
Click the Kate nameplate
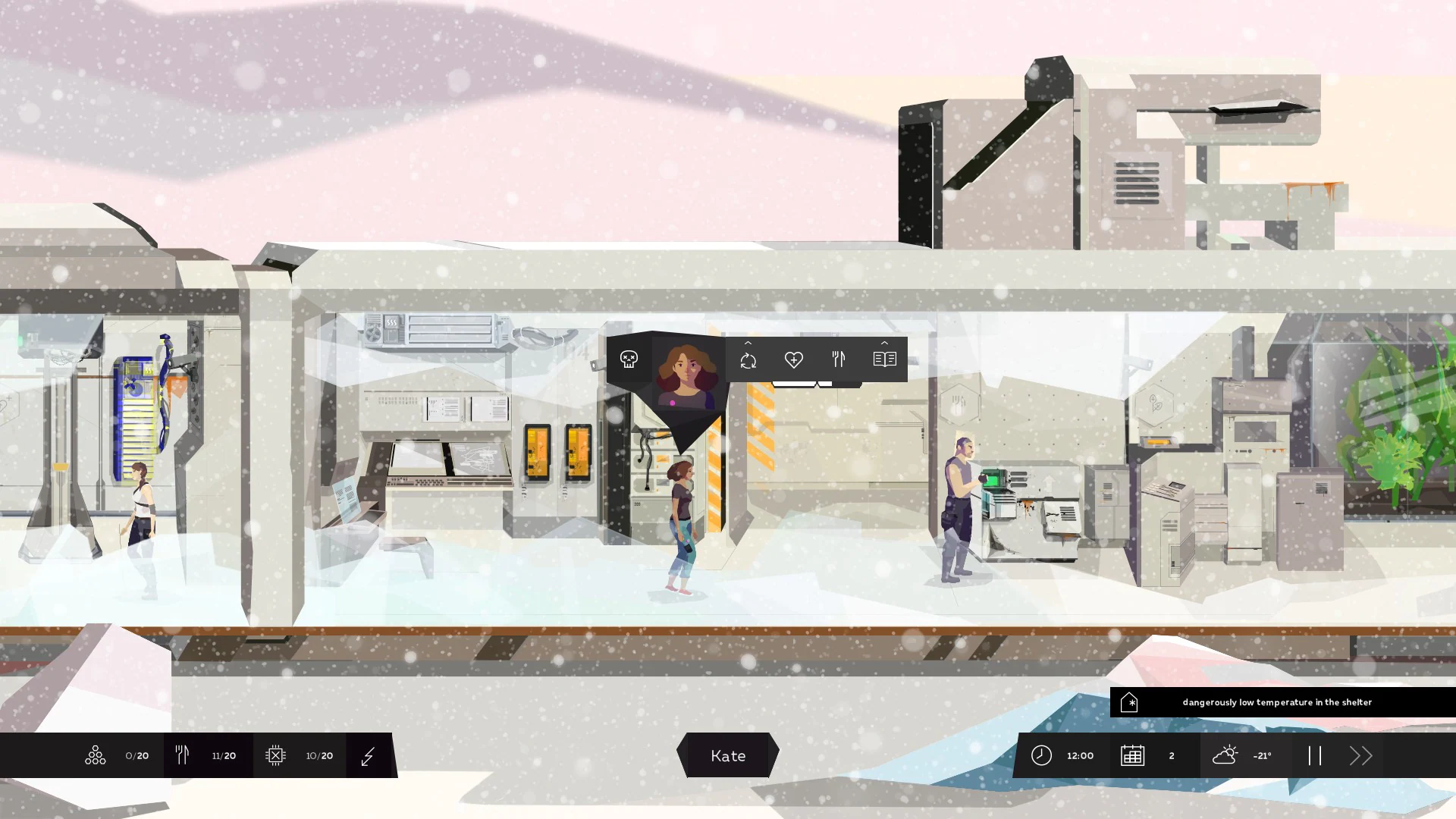tap(727, 755)
